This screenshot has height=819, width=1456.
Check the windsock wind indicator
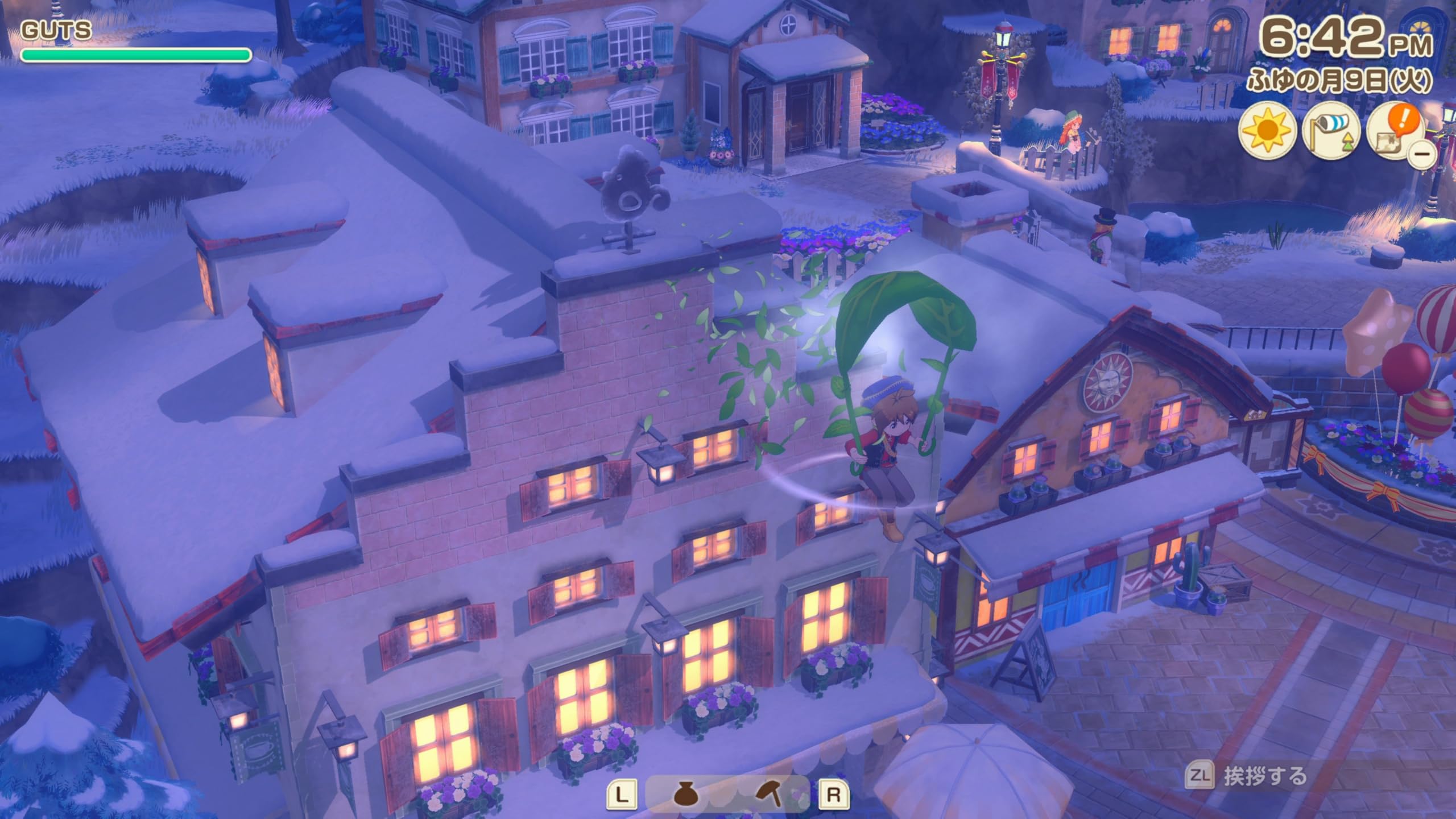(1331, 132)
